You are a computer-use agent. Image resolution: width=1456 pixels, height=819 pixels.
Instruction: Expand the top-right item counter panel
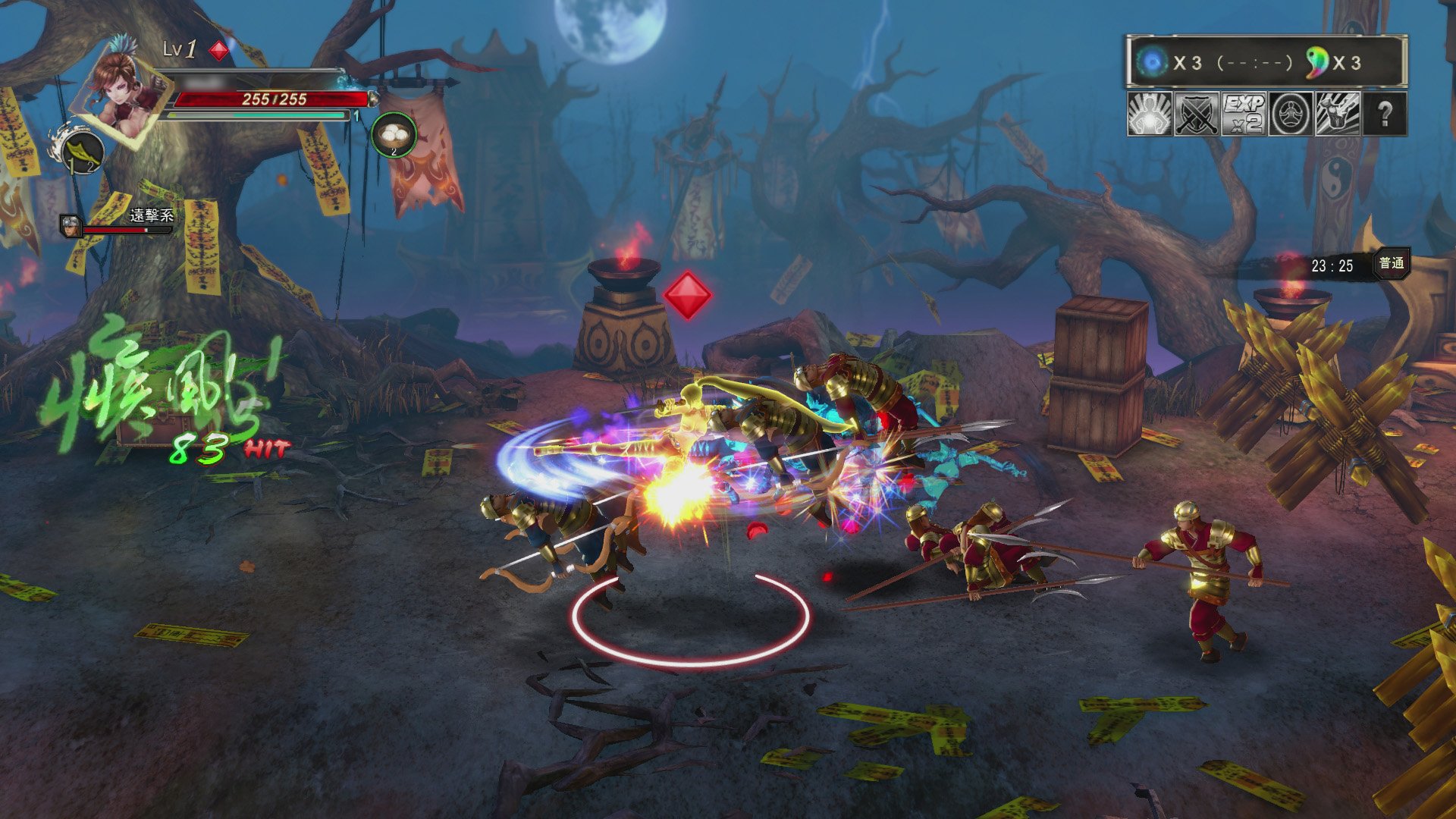pyautogui.click(x=1263, y=61)
